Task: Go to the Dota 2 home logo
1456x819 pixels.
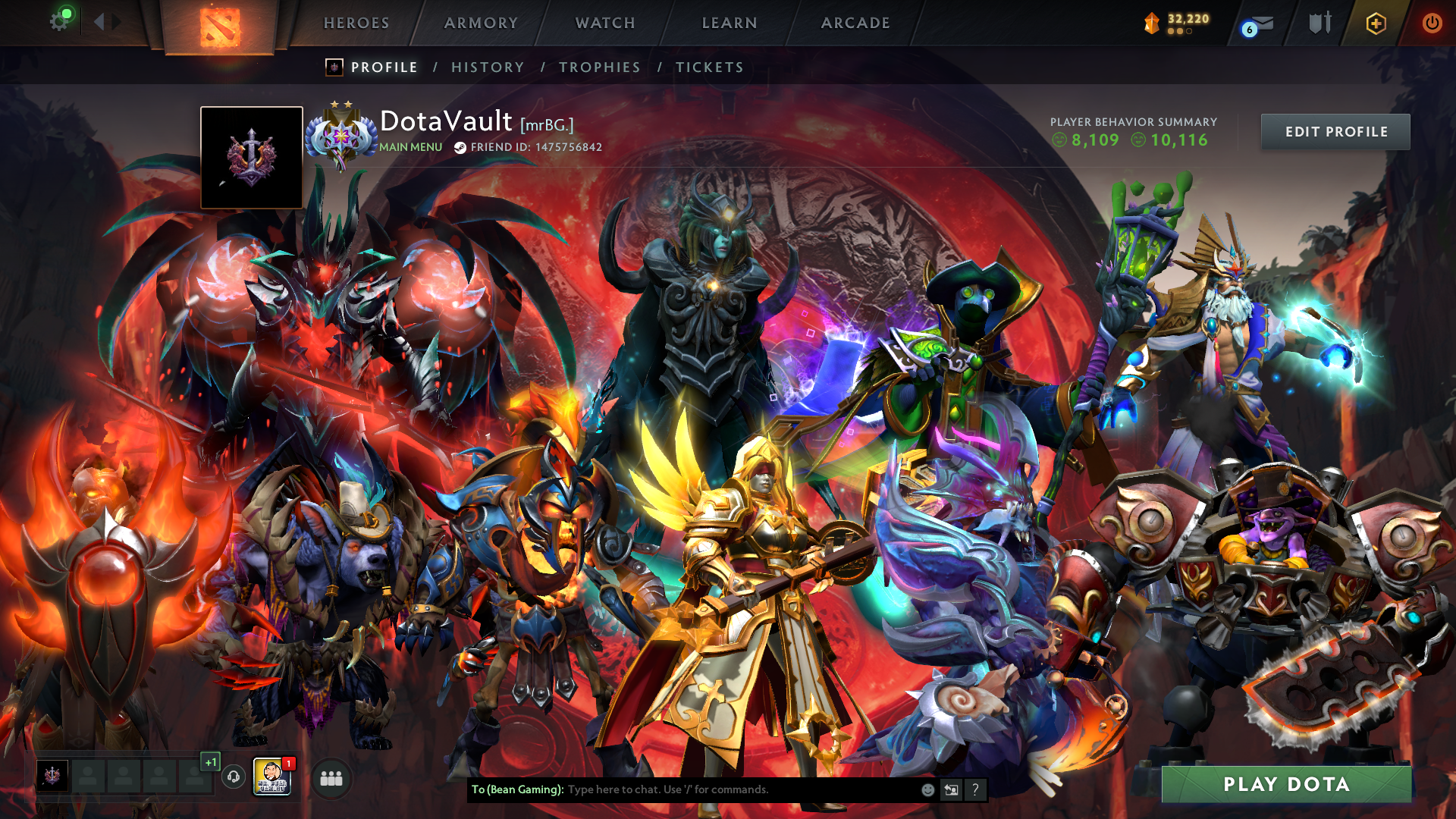Action: [x=220, y=27]
